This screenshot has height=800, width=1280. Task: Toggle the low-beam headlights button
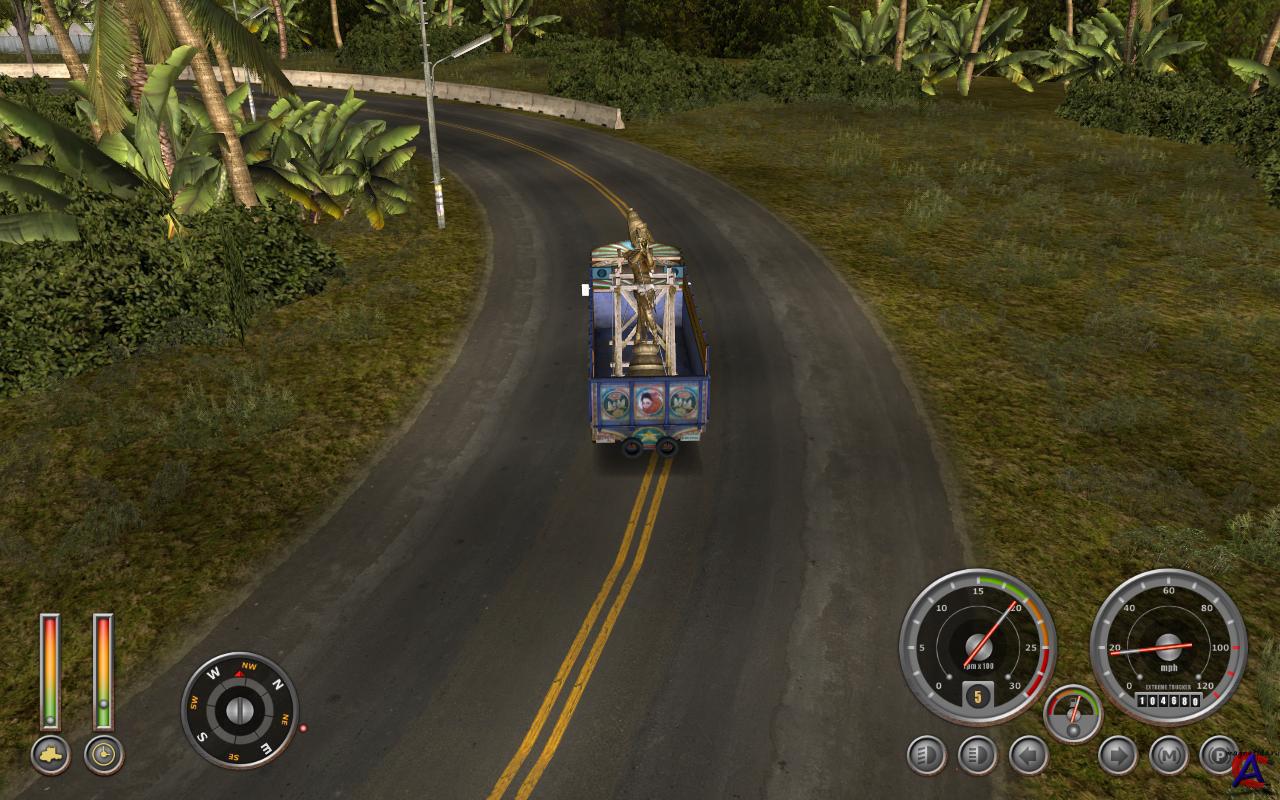pyautogui.click(x=927, y=755)
